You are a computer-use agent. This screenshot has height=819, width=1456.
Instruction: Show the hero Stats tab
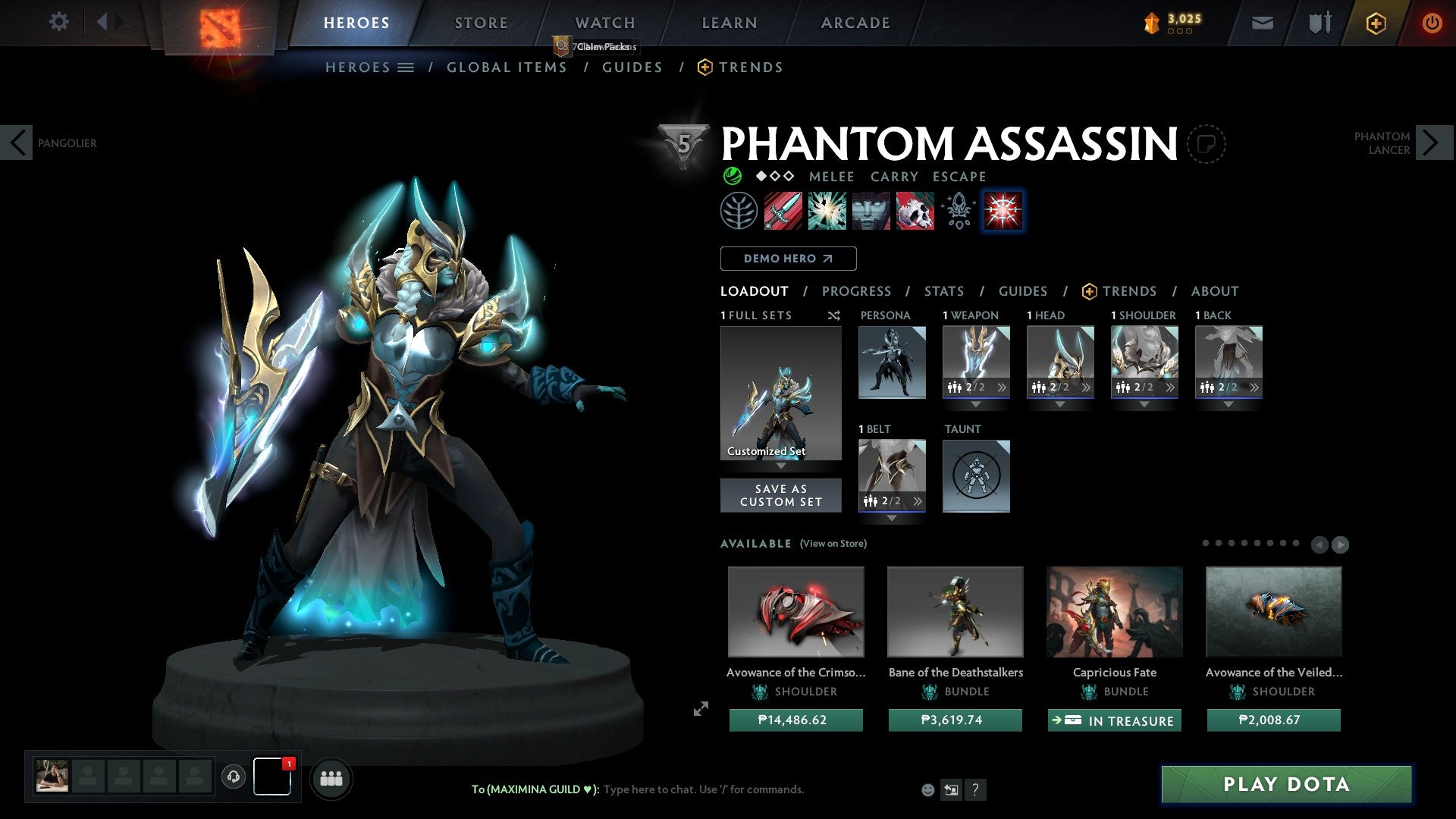click(943, 291)
